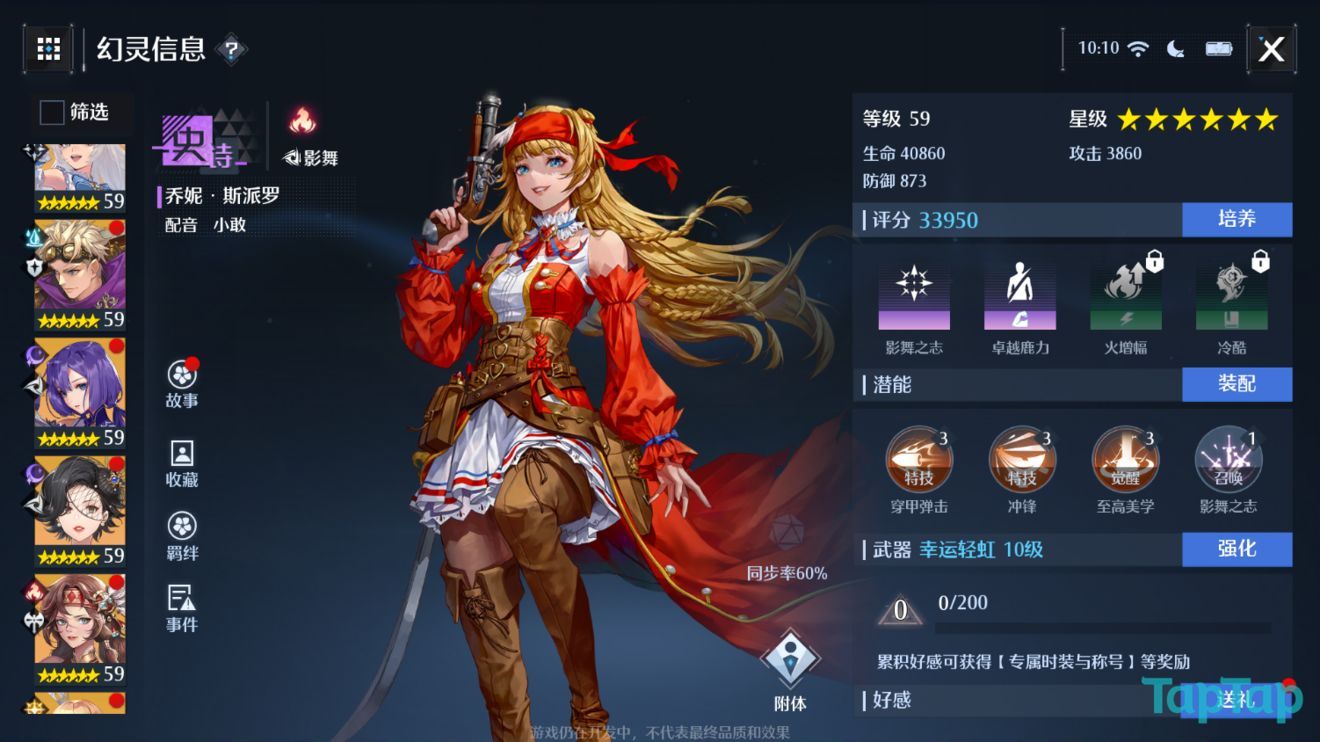Open the 影舞之志 summon skill icon
Image resolution: width=1320 pixels, height=742 pixels.
pyautogui.click(x=1227, y=460)
